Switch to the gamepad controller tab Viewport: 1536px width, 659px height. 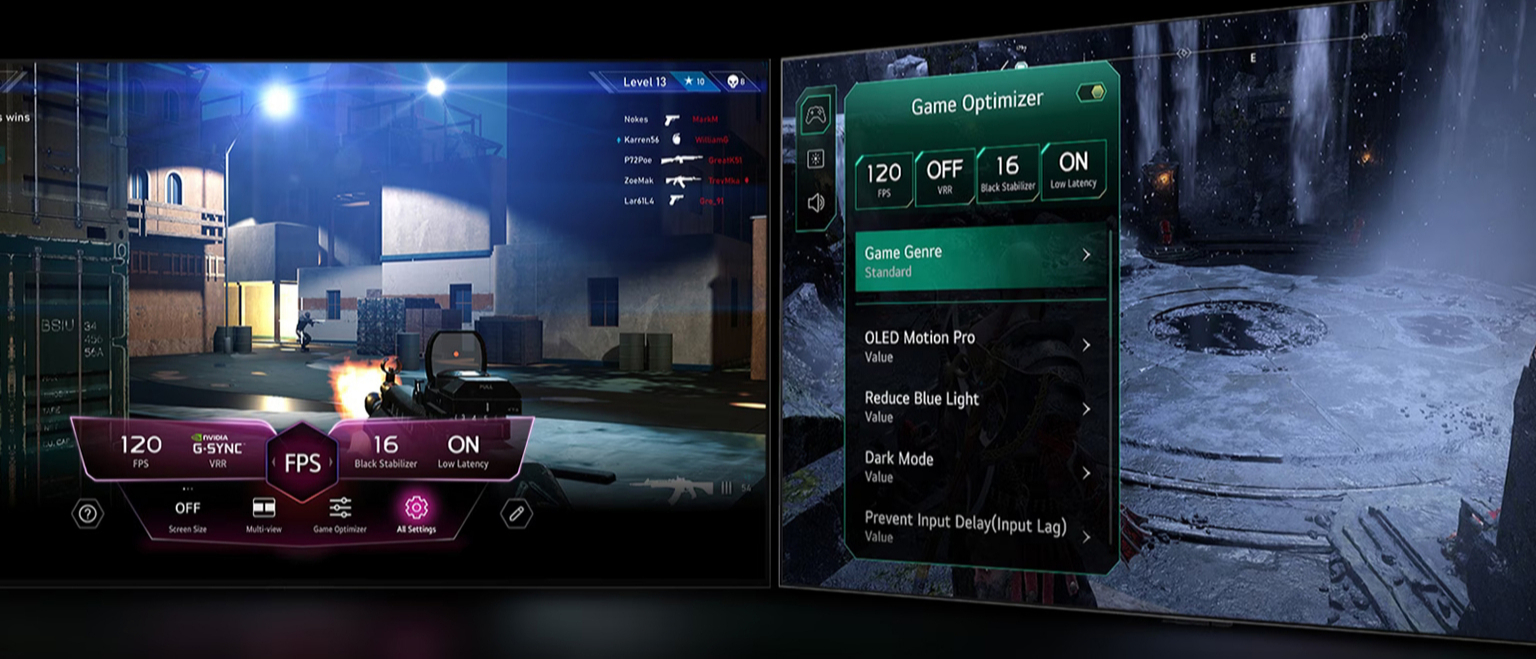[816, 115]
